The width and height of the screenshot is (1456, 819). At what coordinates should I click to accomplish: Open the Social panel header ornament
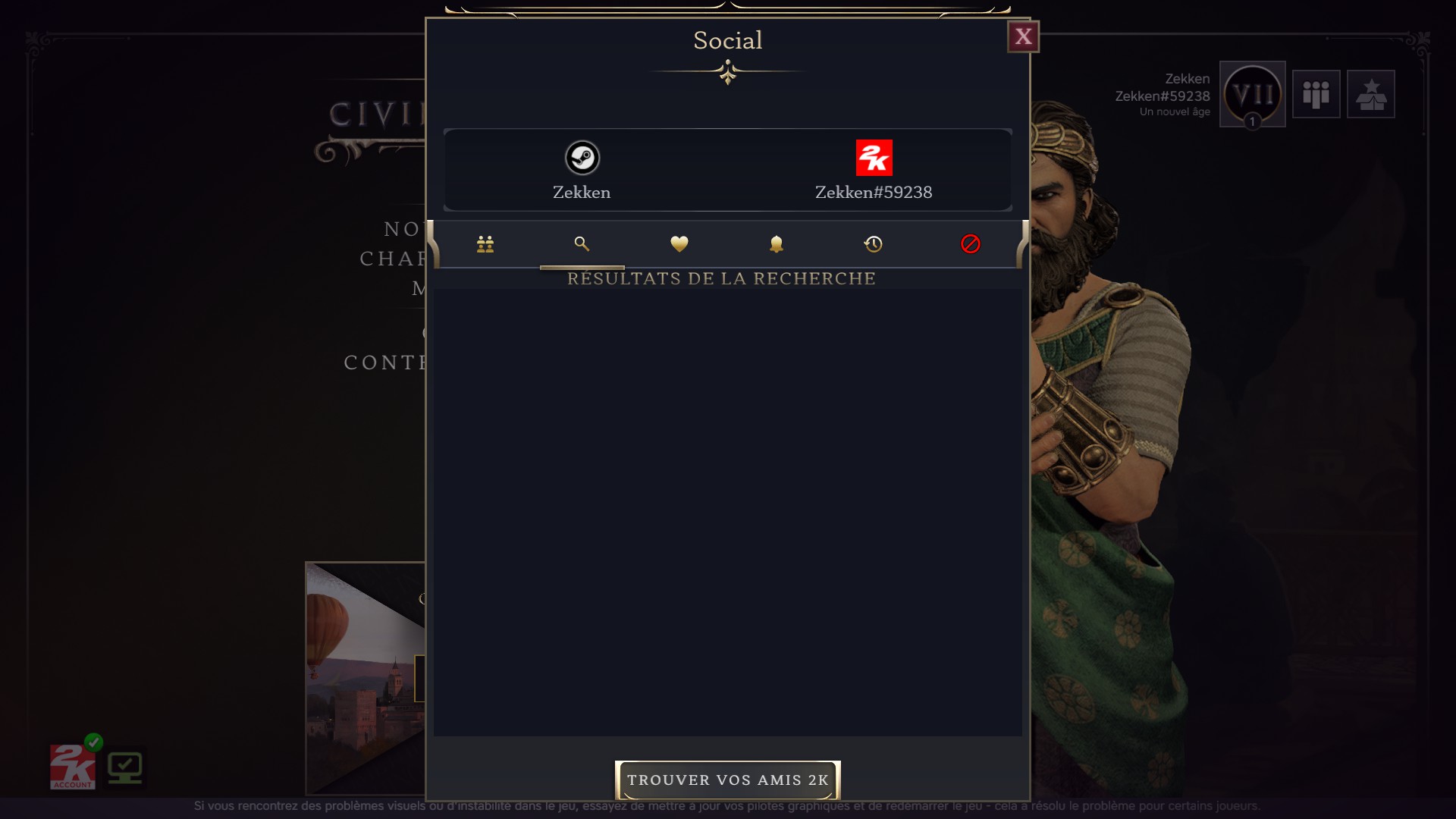(x=727, y=73)
